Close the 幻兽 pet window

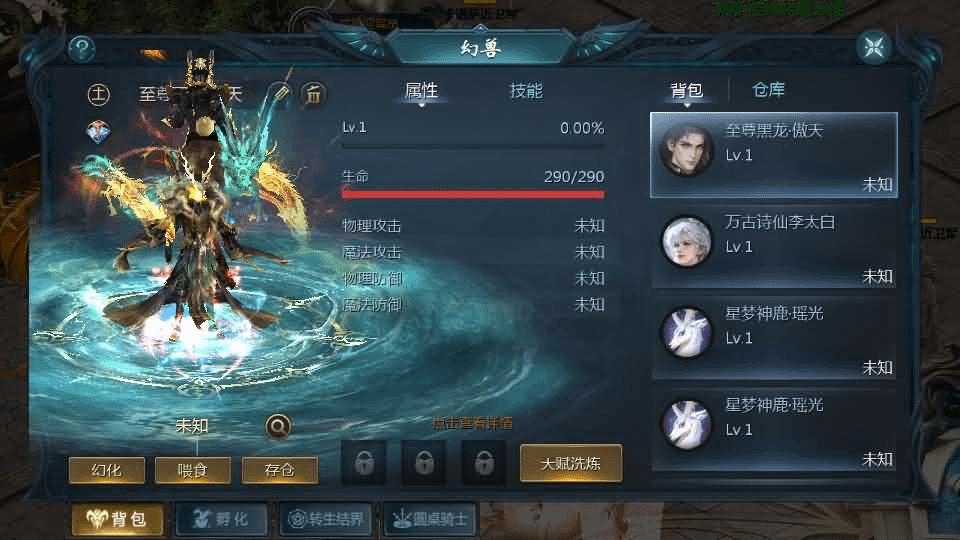(874, 47)
